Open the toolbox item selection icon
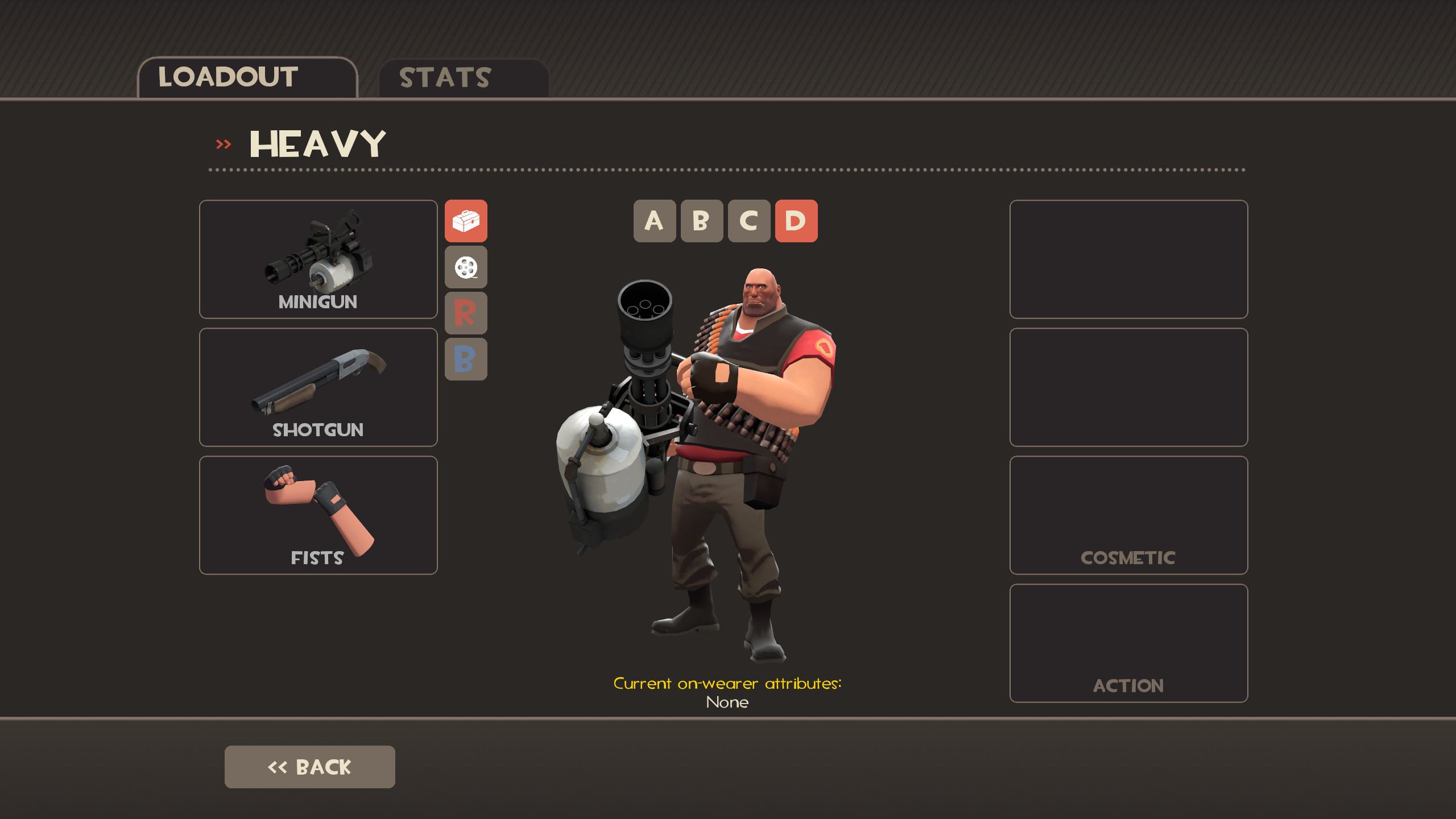 (466, 222)
